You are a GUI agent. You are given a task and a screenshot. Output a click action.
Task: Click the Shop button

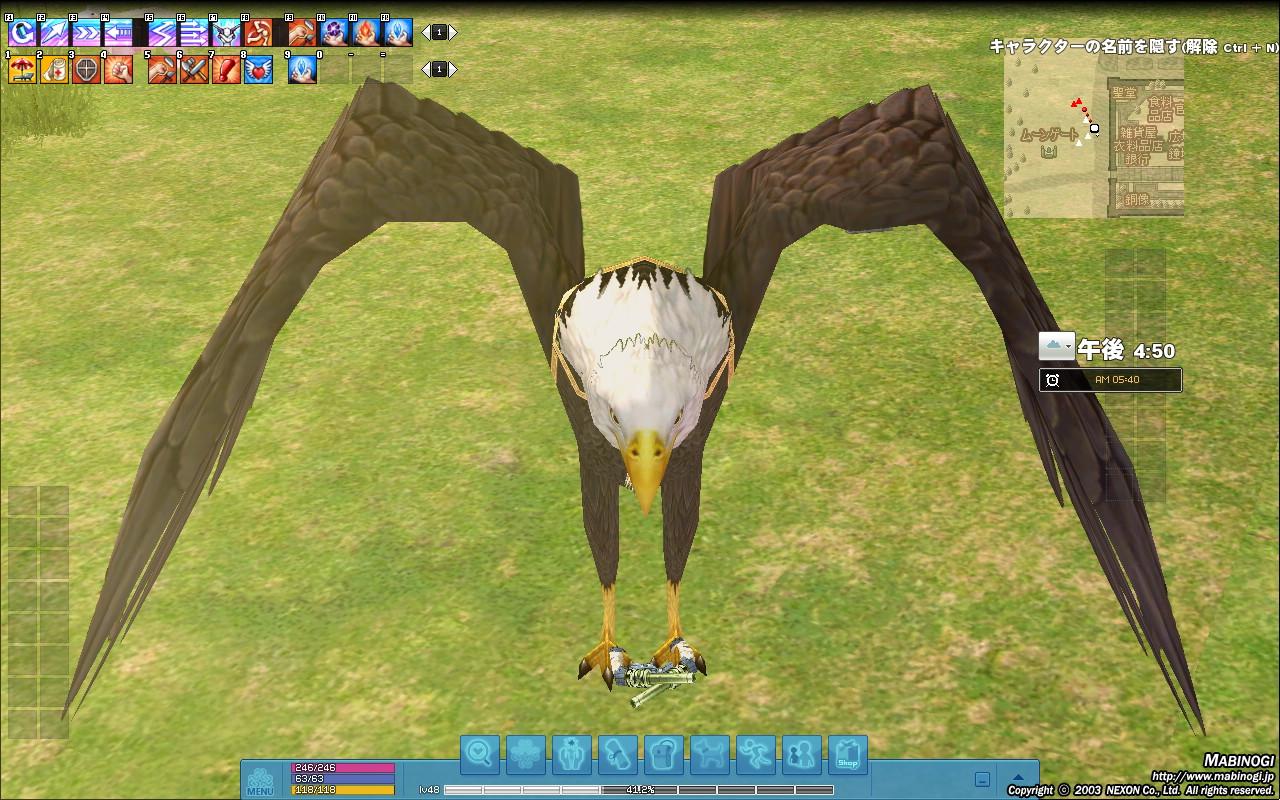click(848, 755)
